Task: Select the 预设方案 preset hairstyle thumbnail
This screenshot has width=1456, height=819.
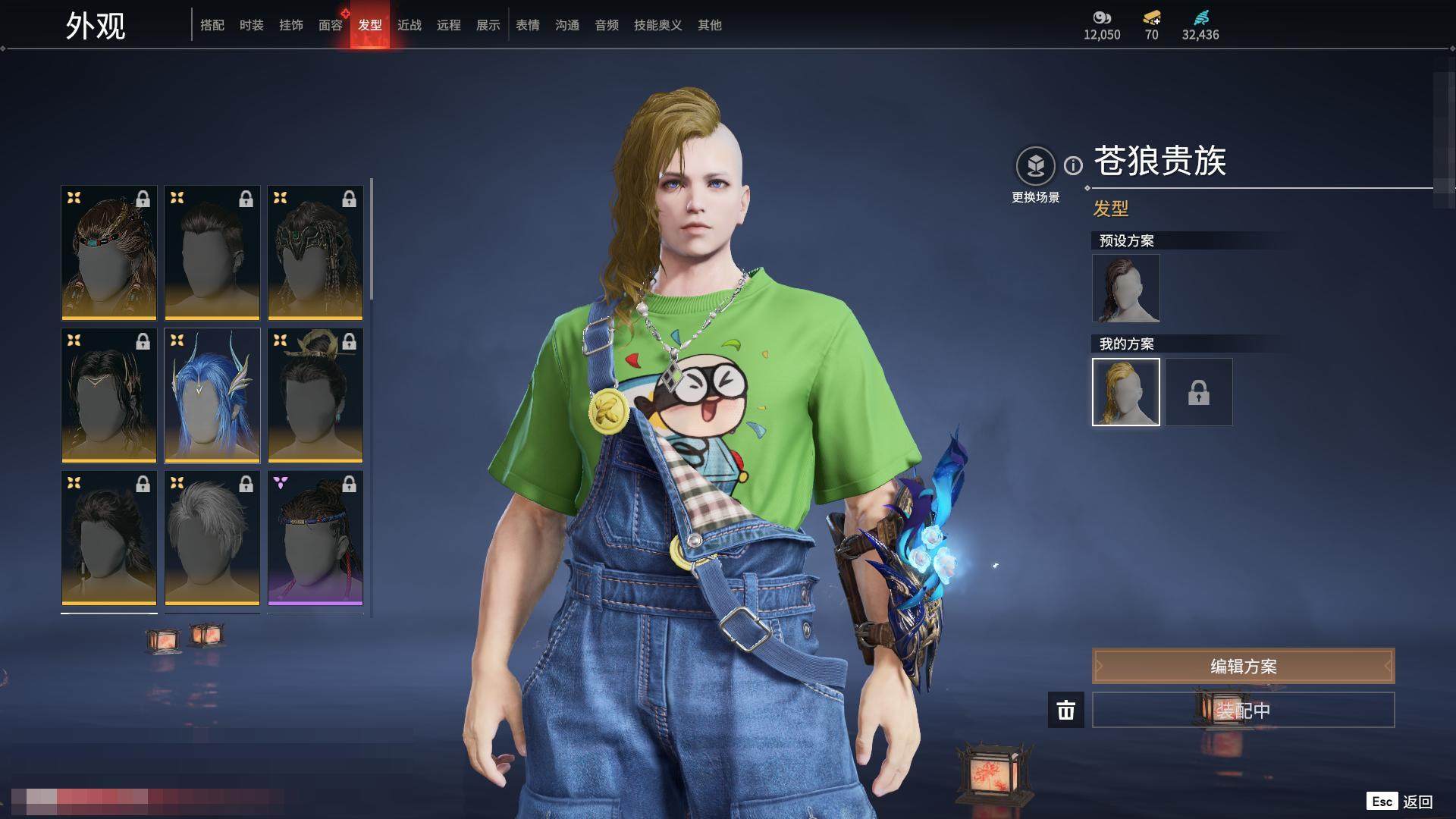Action: pyautogui.click(x=1126, y=288)
